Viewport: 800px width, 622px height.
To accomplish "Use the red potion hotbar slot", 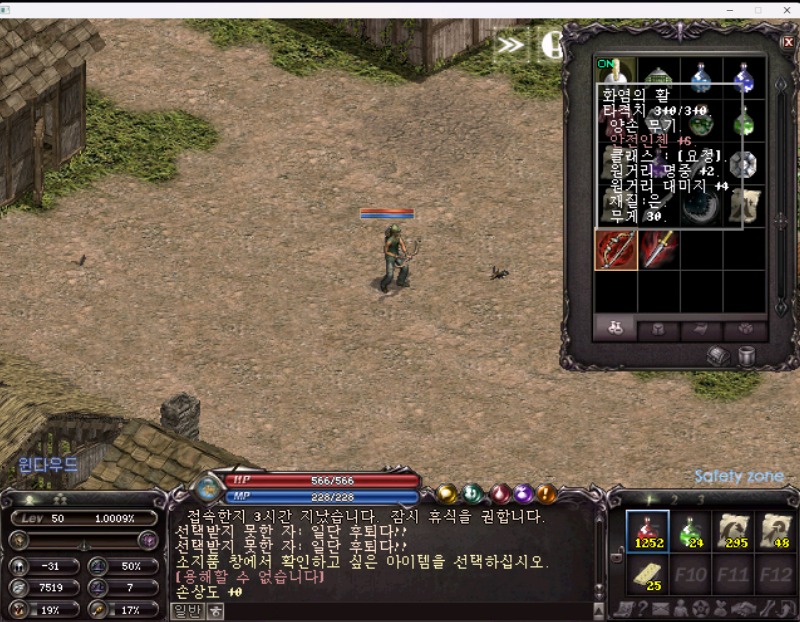I will click(x=645, y=531).
